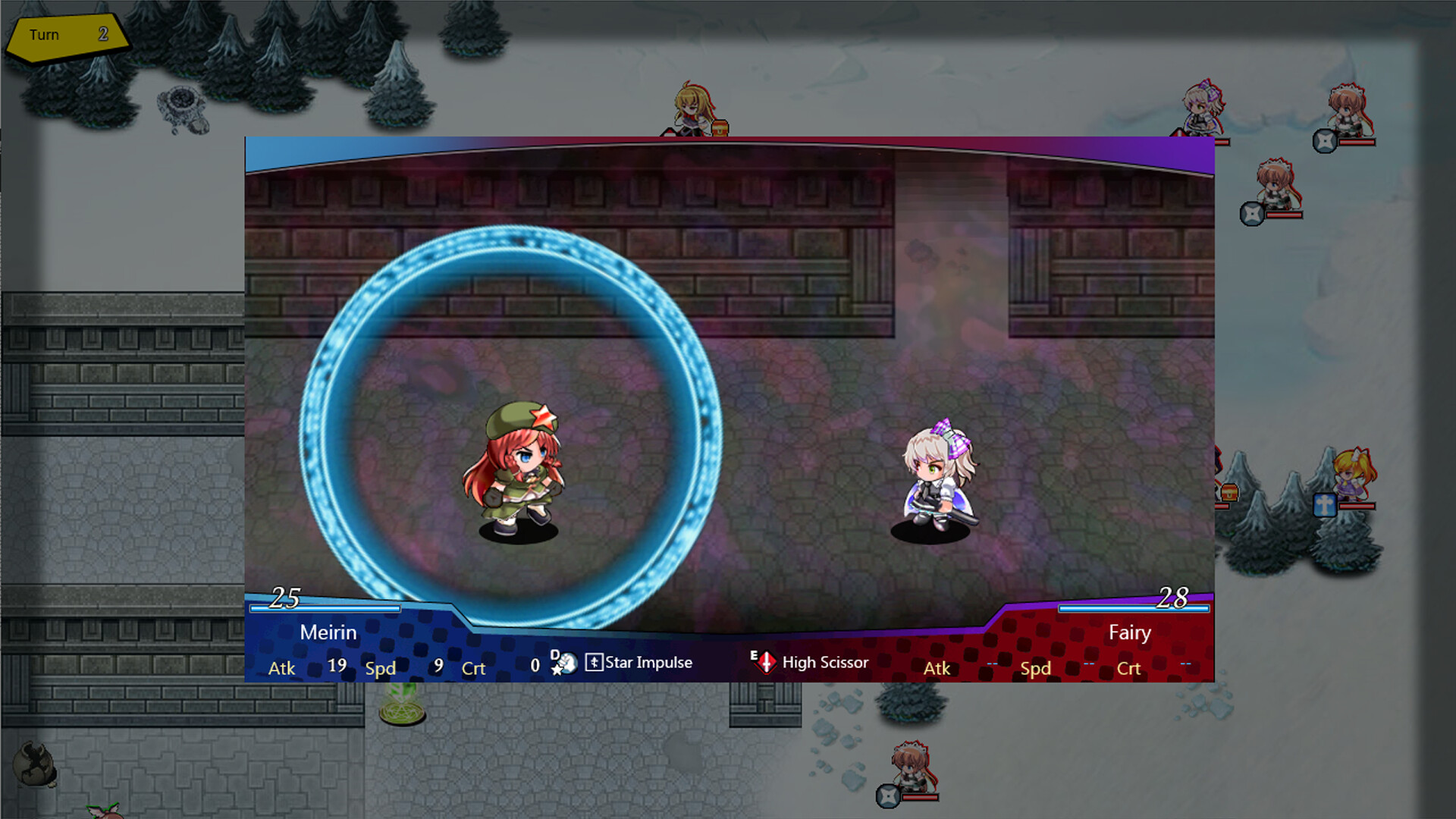Click Meirin's blue HP bar showing 25
The height and width of the screenshot is (819, 1456).
326,608
